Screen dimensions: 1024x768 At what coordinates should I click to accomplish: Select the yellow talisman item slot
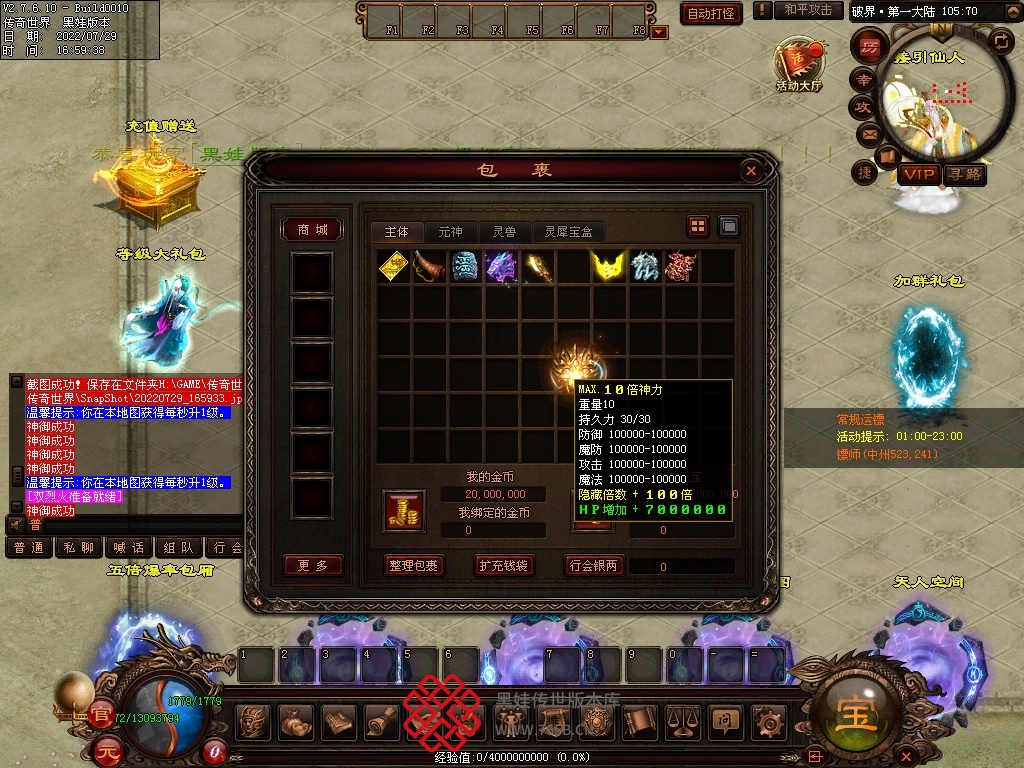coord(393,266)
